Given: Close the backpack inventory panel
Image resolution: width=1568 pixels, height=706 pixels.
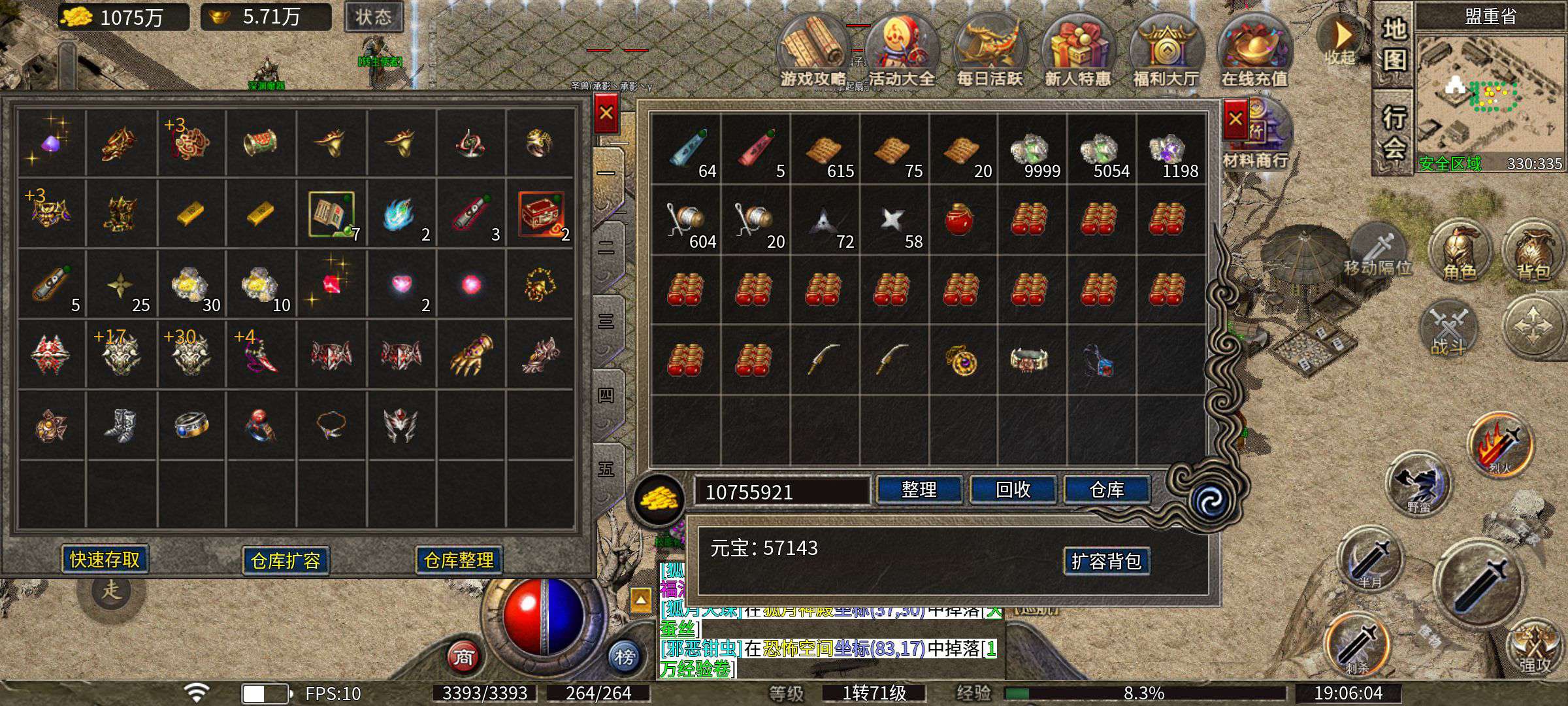Looking at the screenshot, I should point(1235,119).
